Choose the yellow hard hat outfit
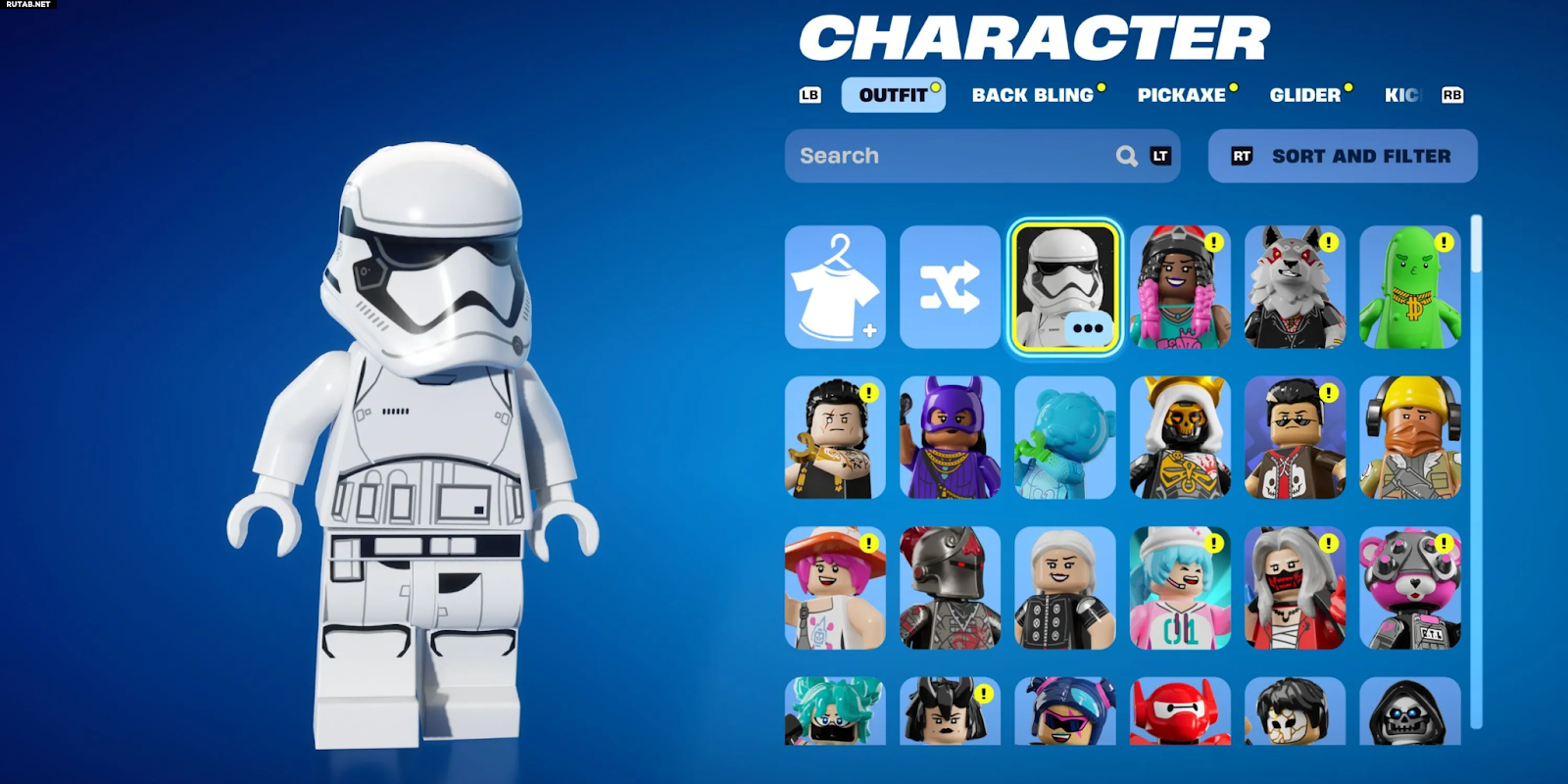The height and width of the screenshot is (784, 1568). point(1409,438)
